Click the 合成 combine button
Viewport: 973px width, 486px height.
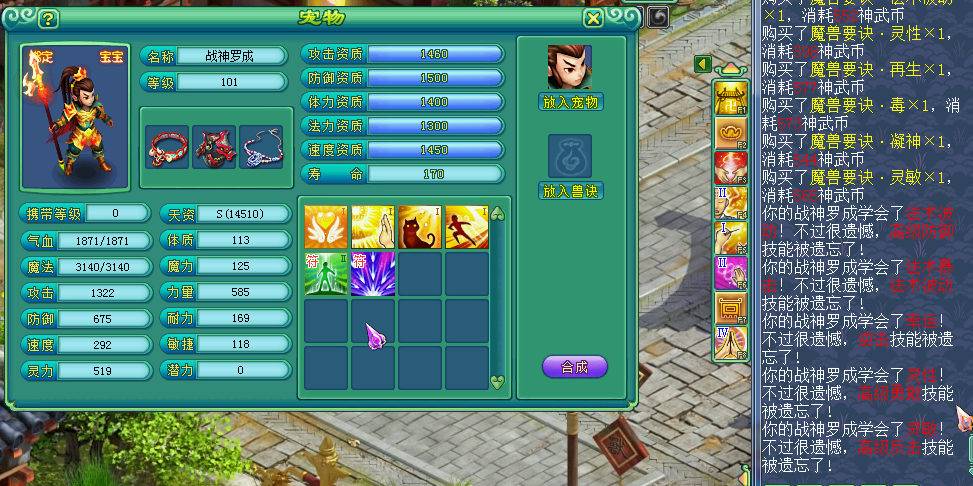pyautogui.click(x=574, y=367)
